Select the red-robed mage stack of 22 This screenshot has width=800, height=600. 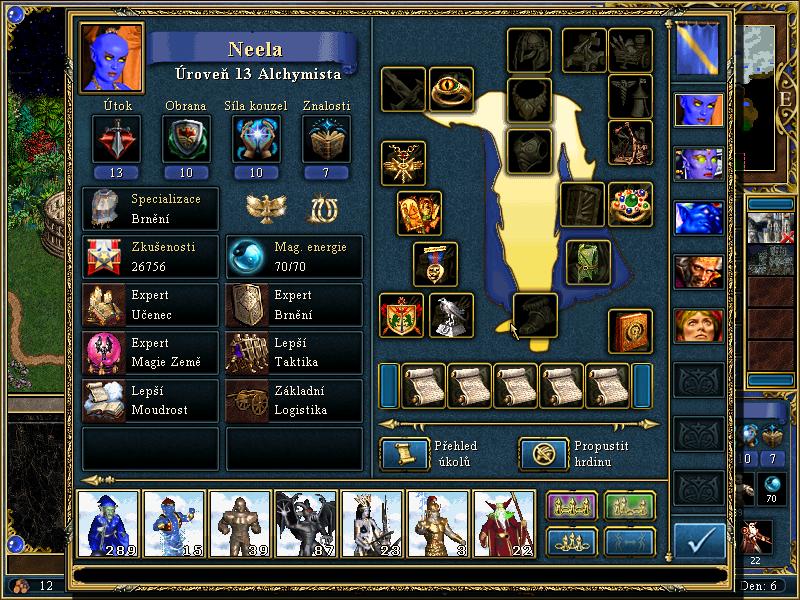point(504,522)
